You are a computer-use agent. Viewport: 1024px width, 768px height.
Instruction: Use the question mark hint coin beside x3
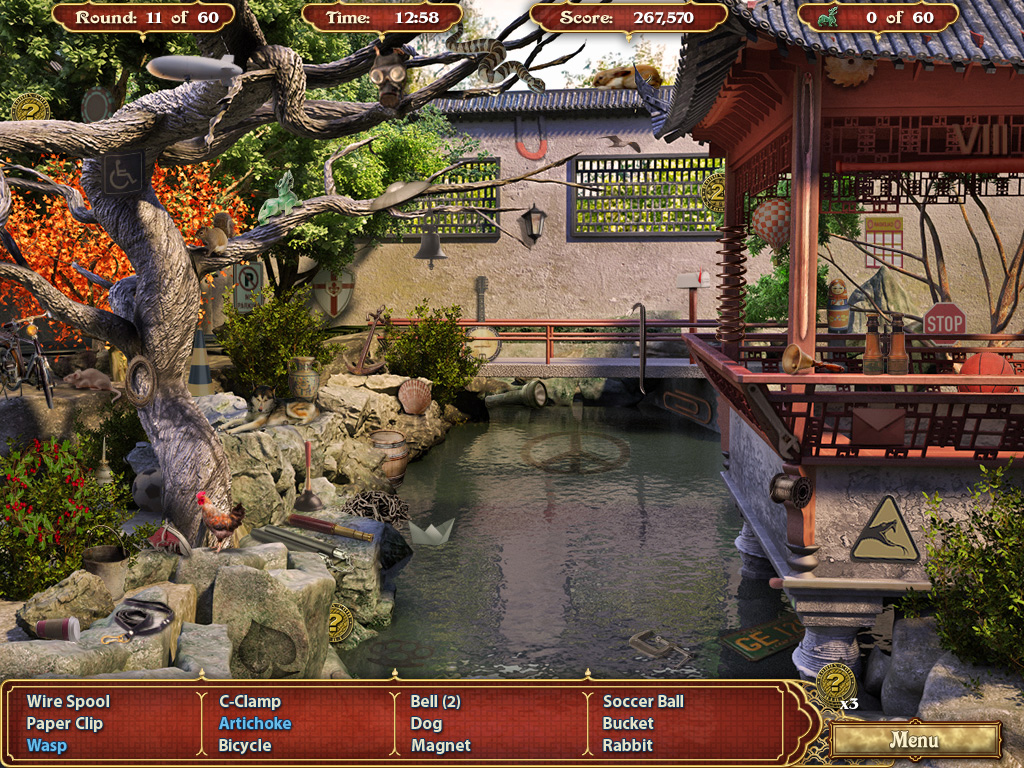point(834,685)
